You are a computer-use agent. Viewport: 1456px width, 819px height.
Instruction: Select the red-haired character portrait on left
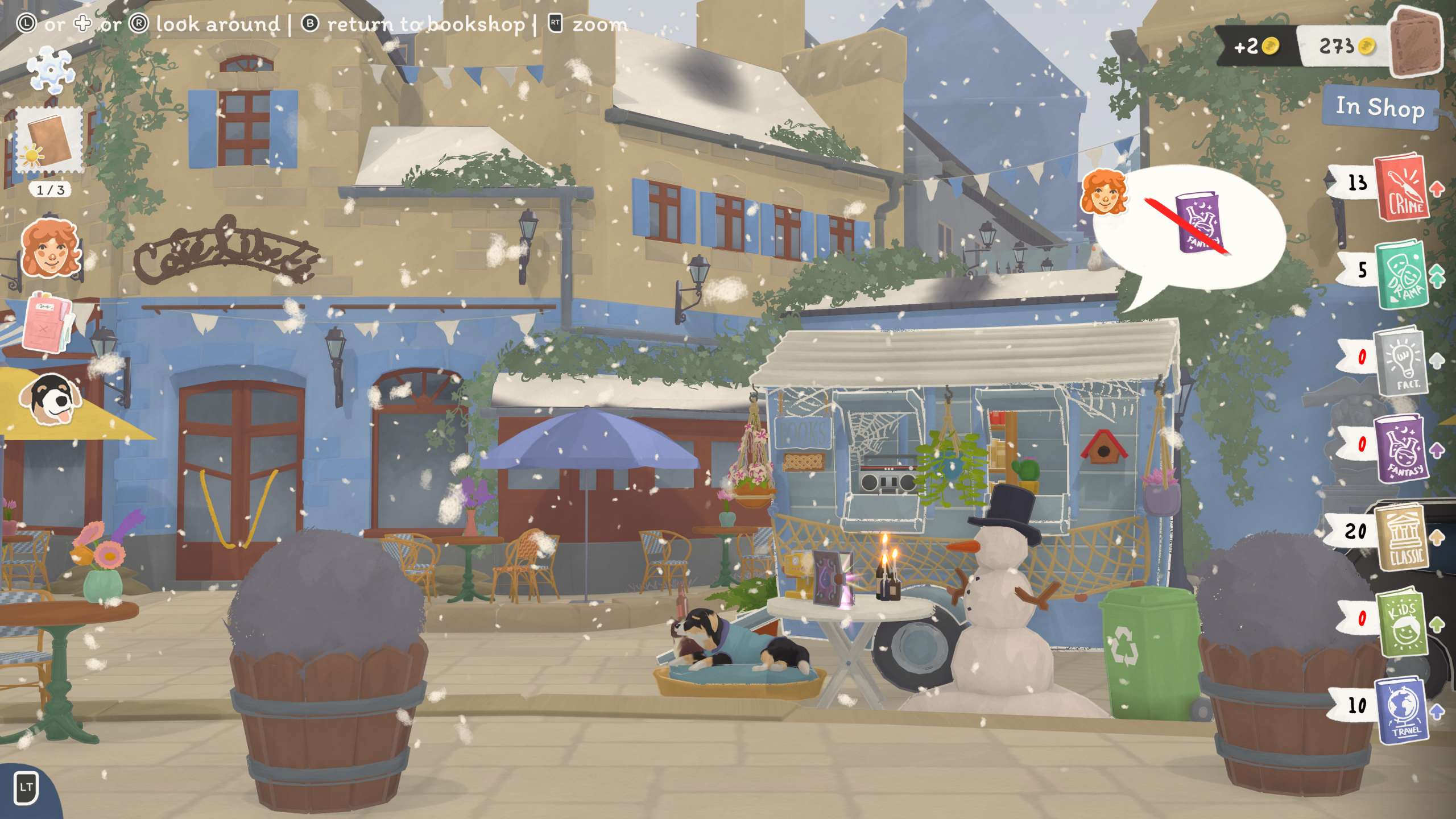pyautogui.click(x=49, y=249)
